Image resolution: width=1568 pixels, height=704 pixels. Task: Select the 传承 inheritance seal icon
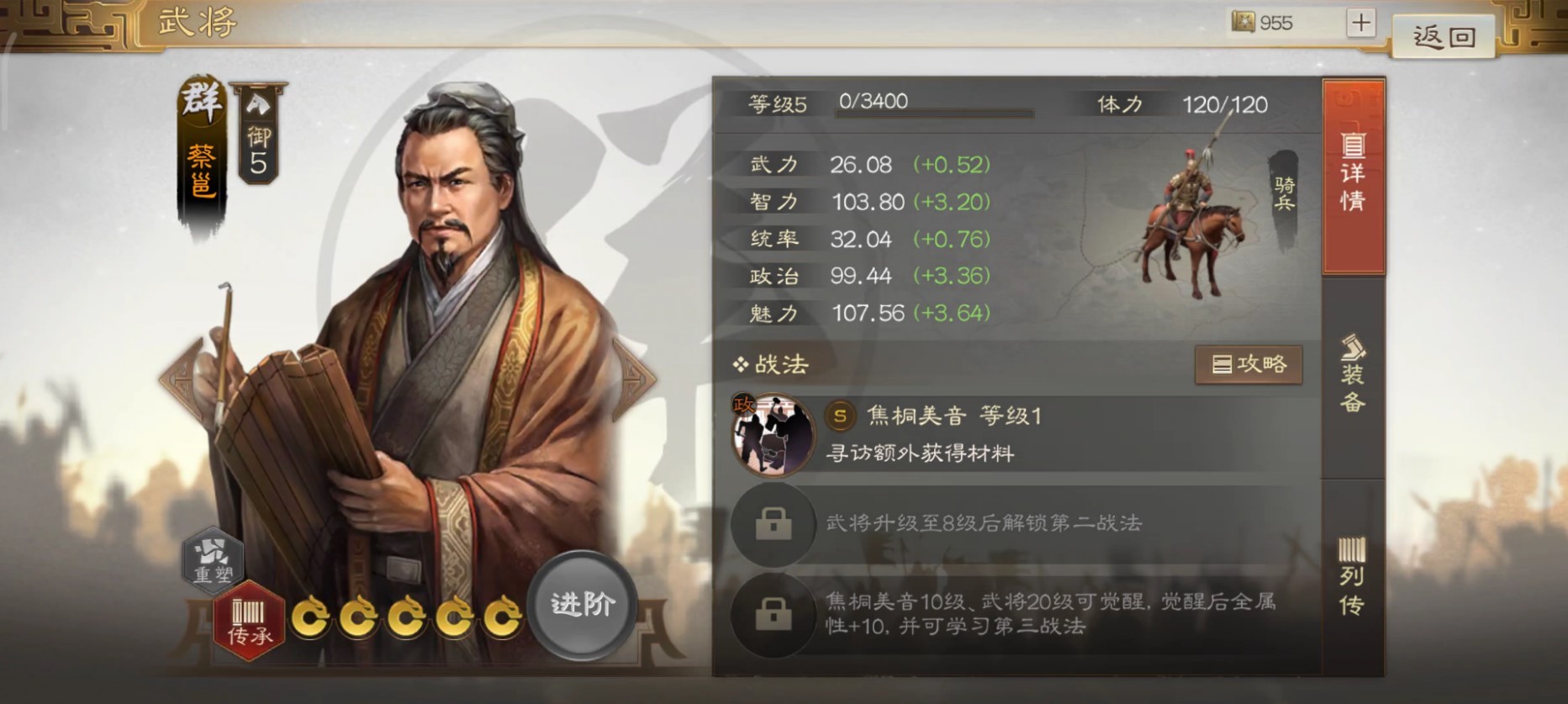248,621
